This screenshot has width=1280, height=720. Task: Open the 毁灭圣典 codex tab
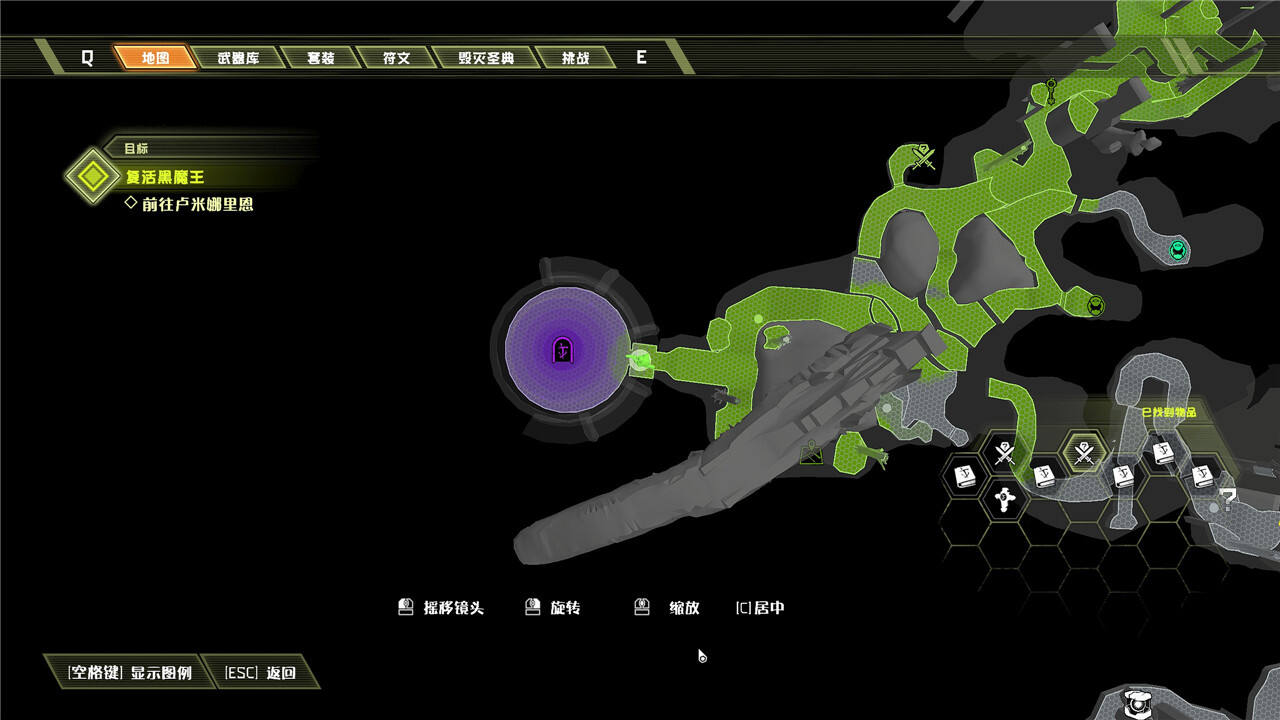point(486,58)
